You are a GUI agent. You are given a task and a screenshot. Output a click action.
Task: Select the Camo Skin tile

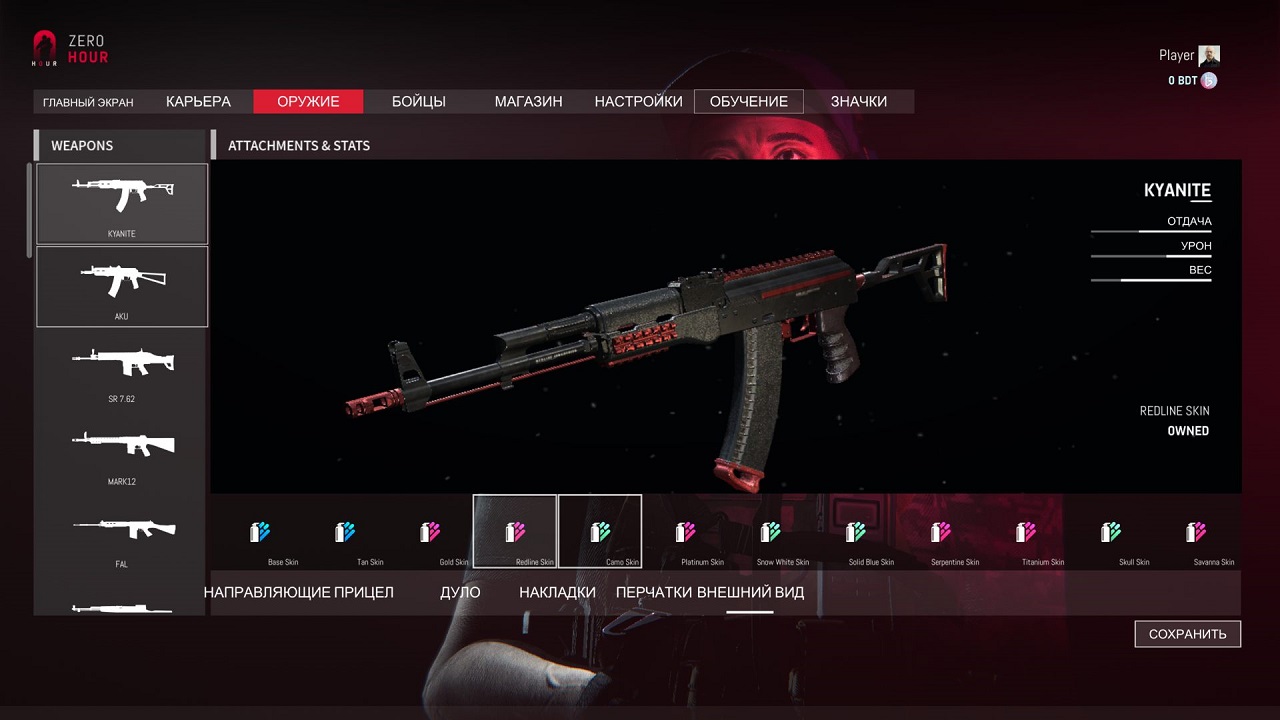(x=600, y=532)
